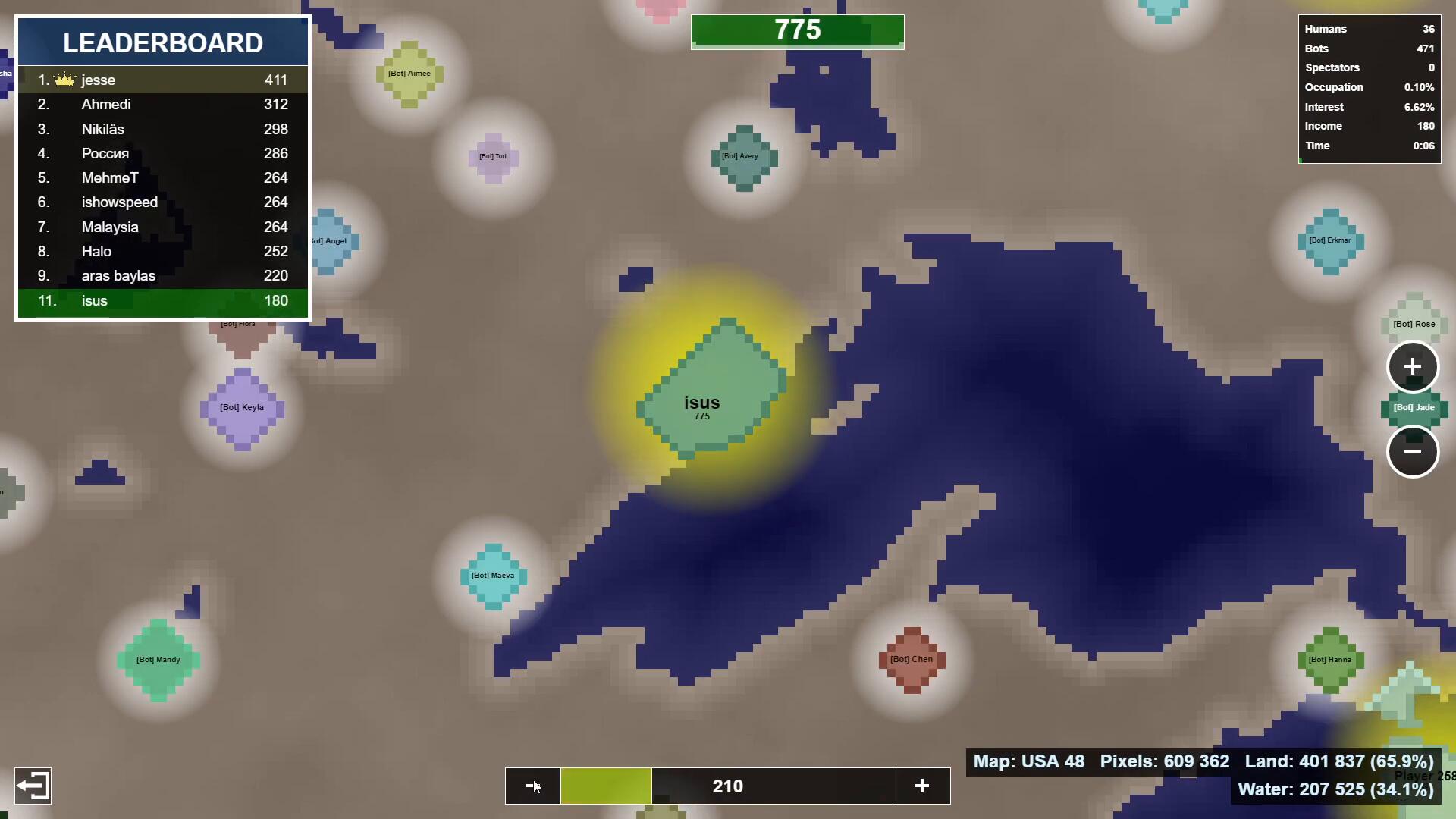
Task: Increase attack percentage with plus stepper
Action: (922, 786)
